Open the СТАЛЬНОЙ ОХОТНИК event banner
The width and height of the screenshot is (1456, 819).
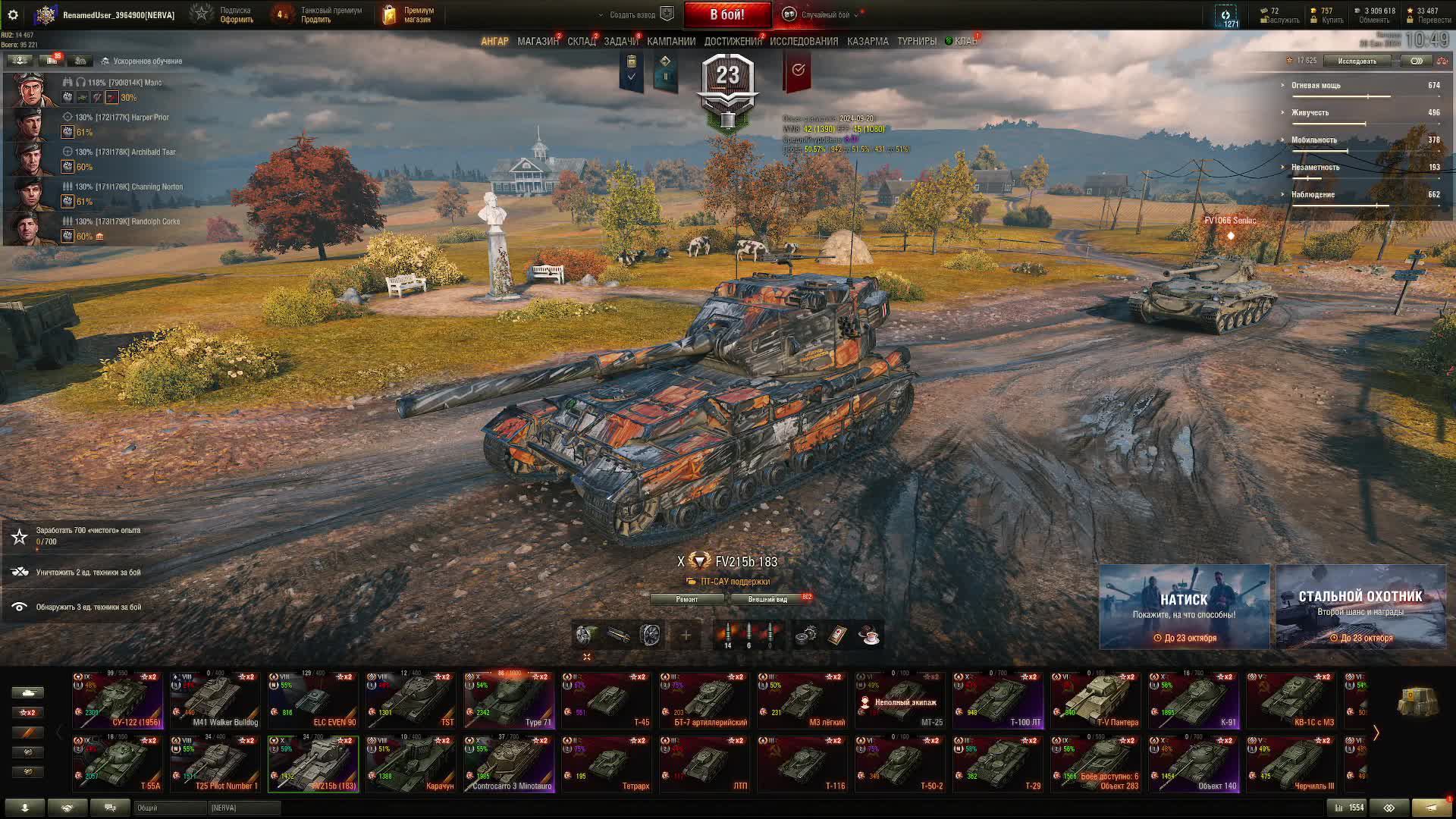click(x=1360, y=607)
